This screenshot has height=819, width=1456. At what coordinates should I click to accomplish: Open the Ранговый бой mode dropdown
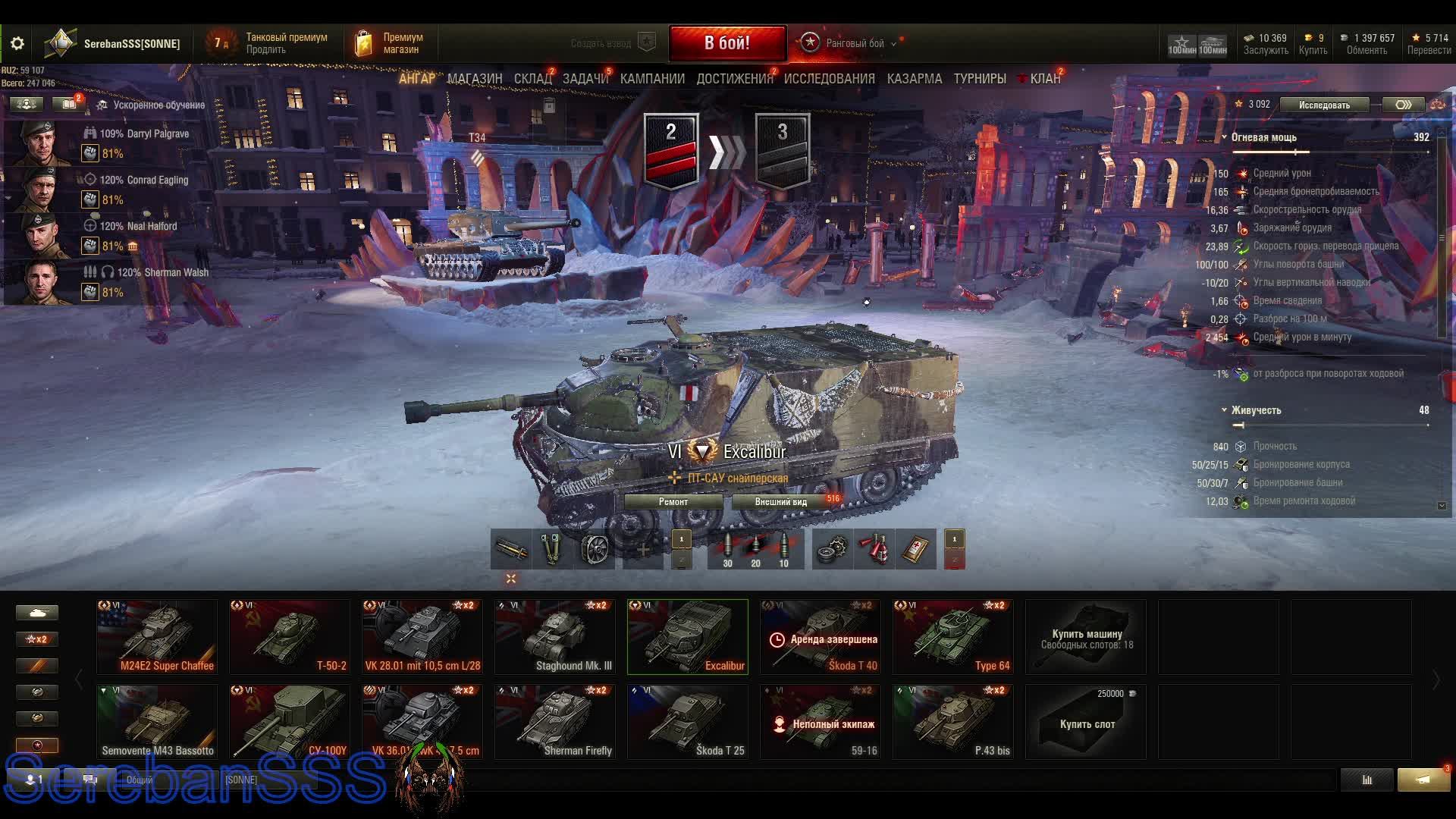[x=854, y=43]
